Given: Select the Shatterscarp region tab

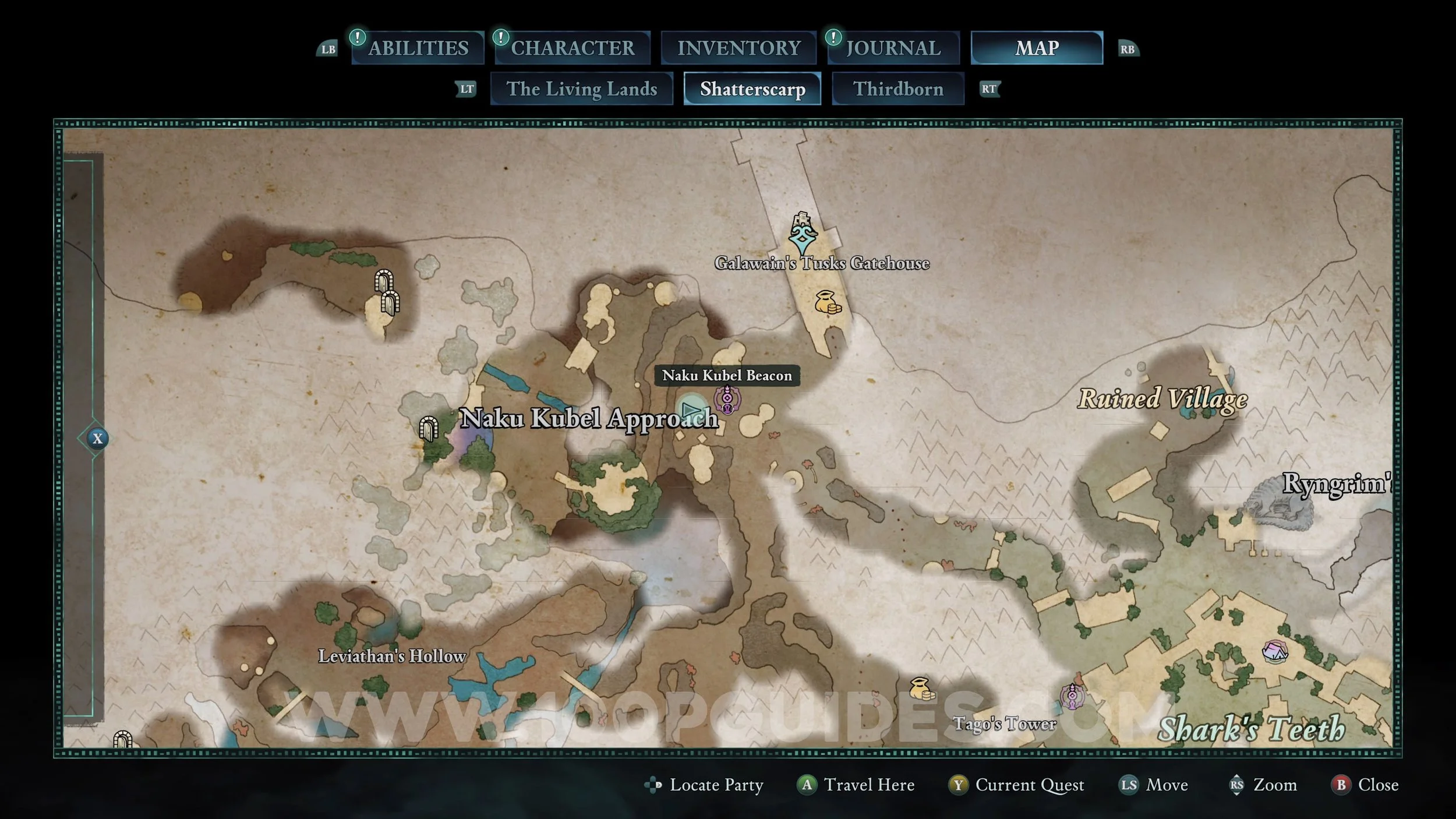Looking at the screenshot, I should click(x=752, y=89).
